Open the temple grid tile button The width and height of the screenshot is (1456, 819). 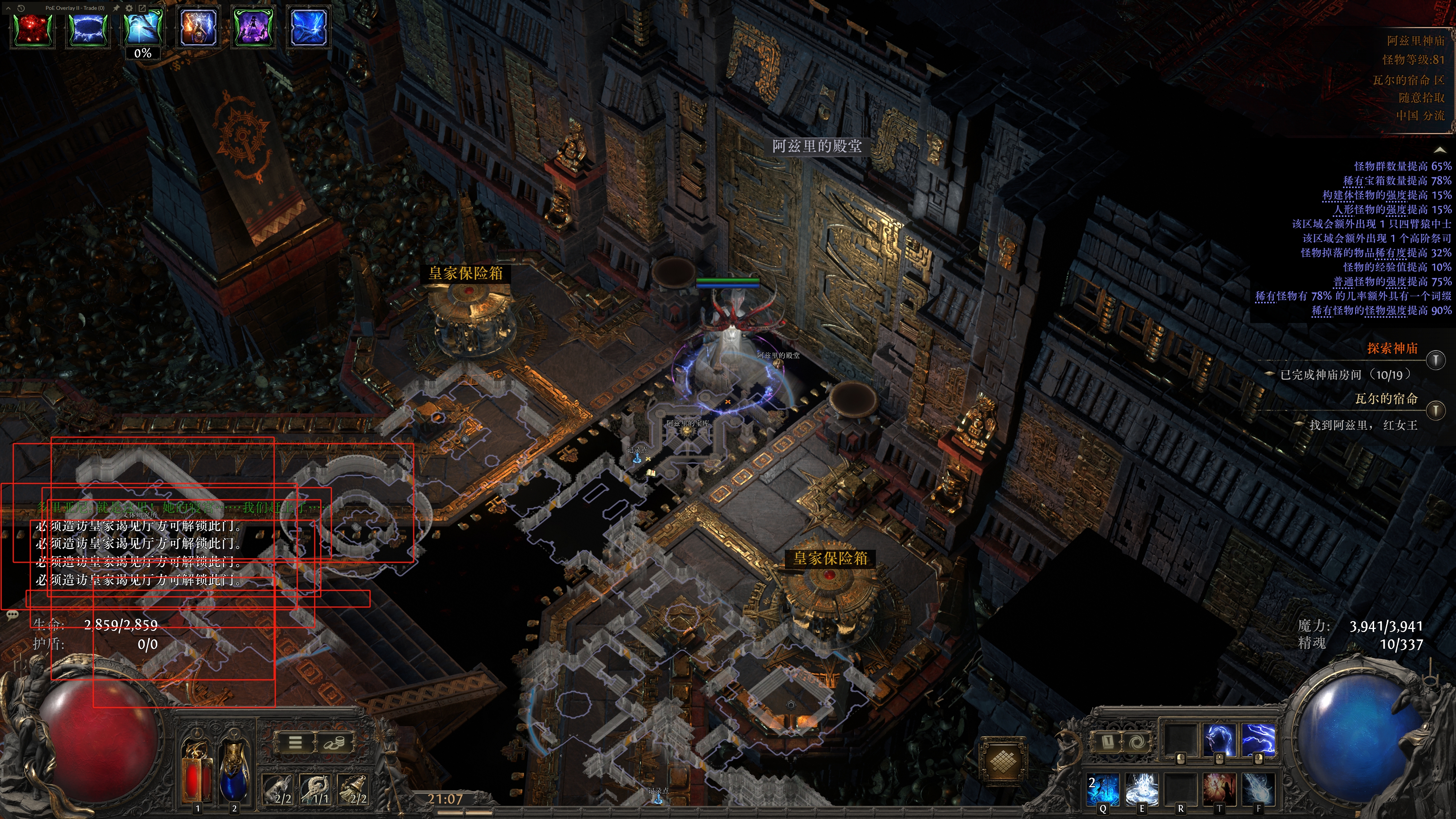[1001, 760]
